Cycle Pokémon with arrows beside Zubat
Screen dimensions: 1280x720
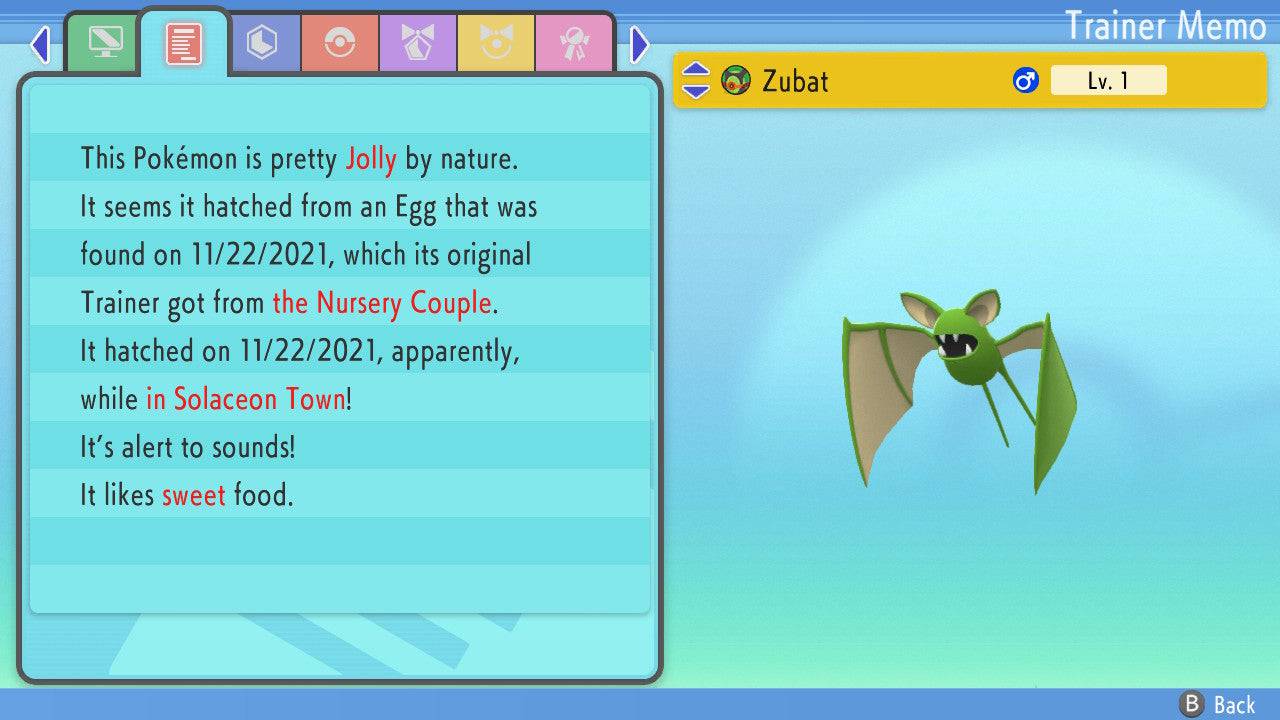(696, 80)
